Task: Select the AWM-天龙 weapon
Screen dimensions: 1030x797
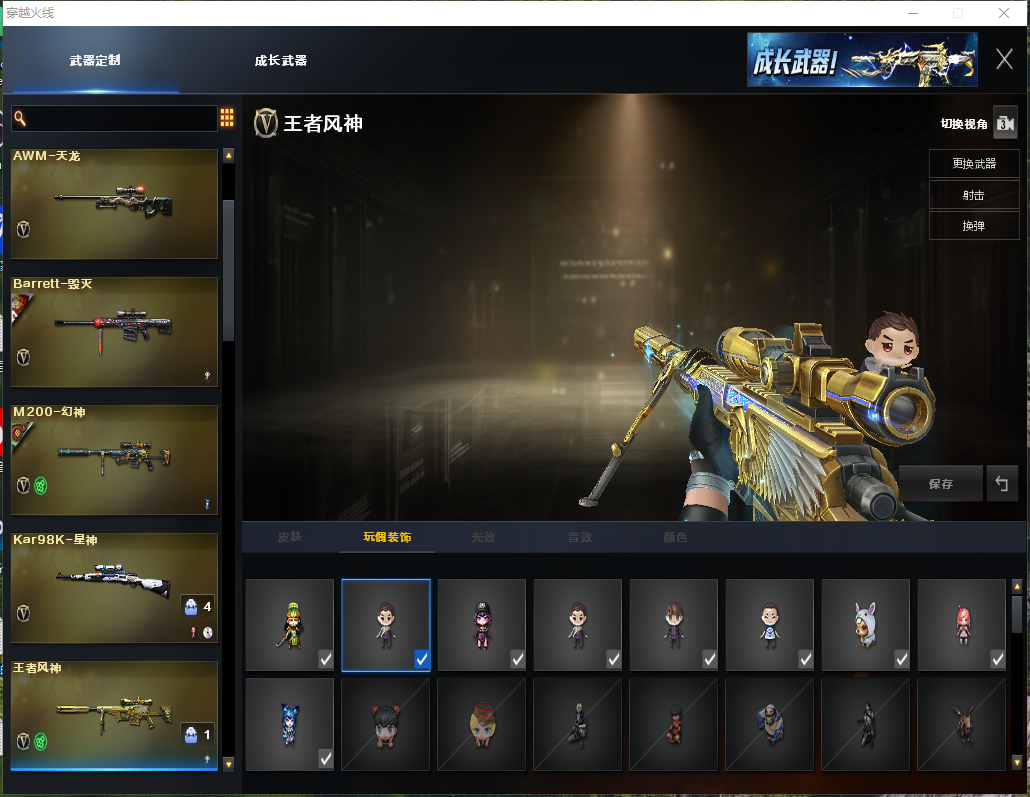Action: tap(114, 204)
